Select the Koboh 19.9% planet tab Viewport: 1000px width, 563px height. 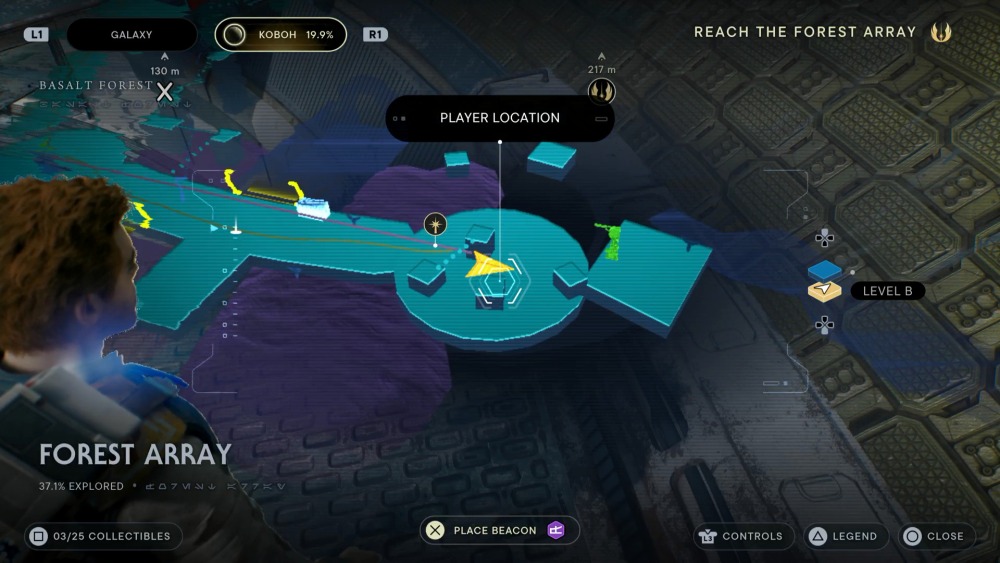click(280, 35)
